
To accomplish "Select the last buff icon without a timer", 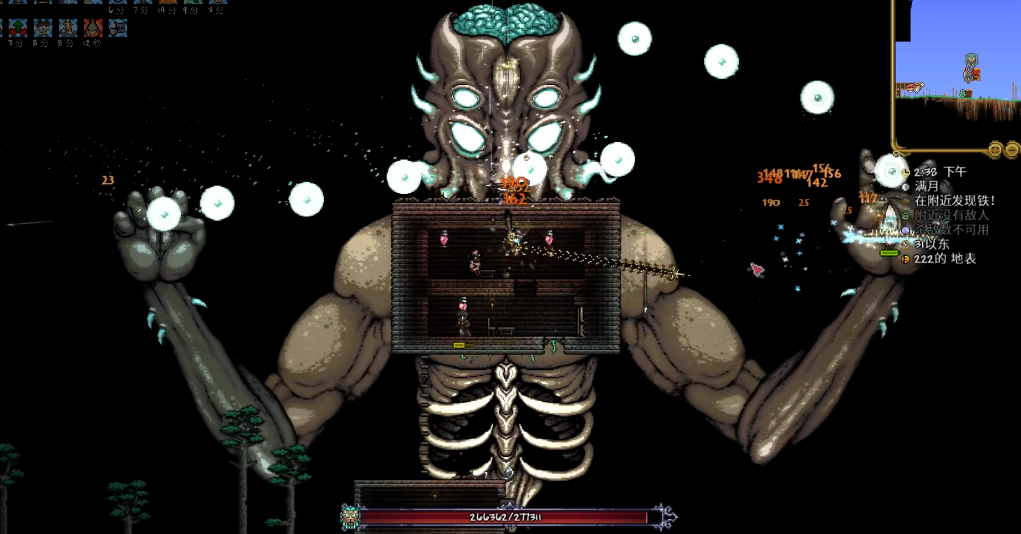I will click(x=117, y=27).
